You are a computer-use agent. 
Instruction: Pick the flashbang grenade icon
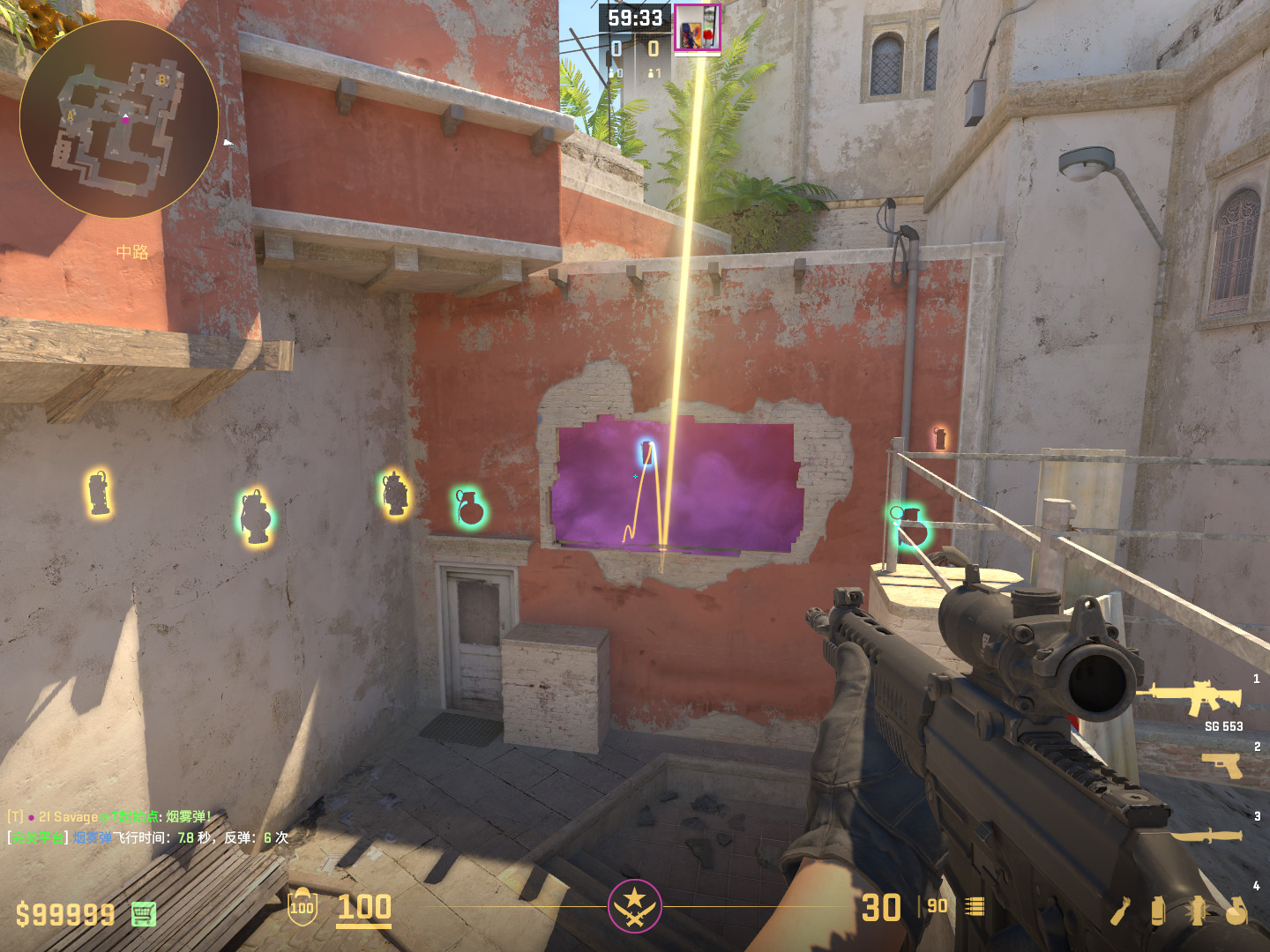1197,911
